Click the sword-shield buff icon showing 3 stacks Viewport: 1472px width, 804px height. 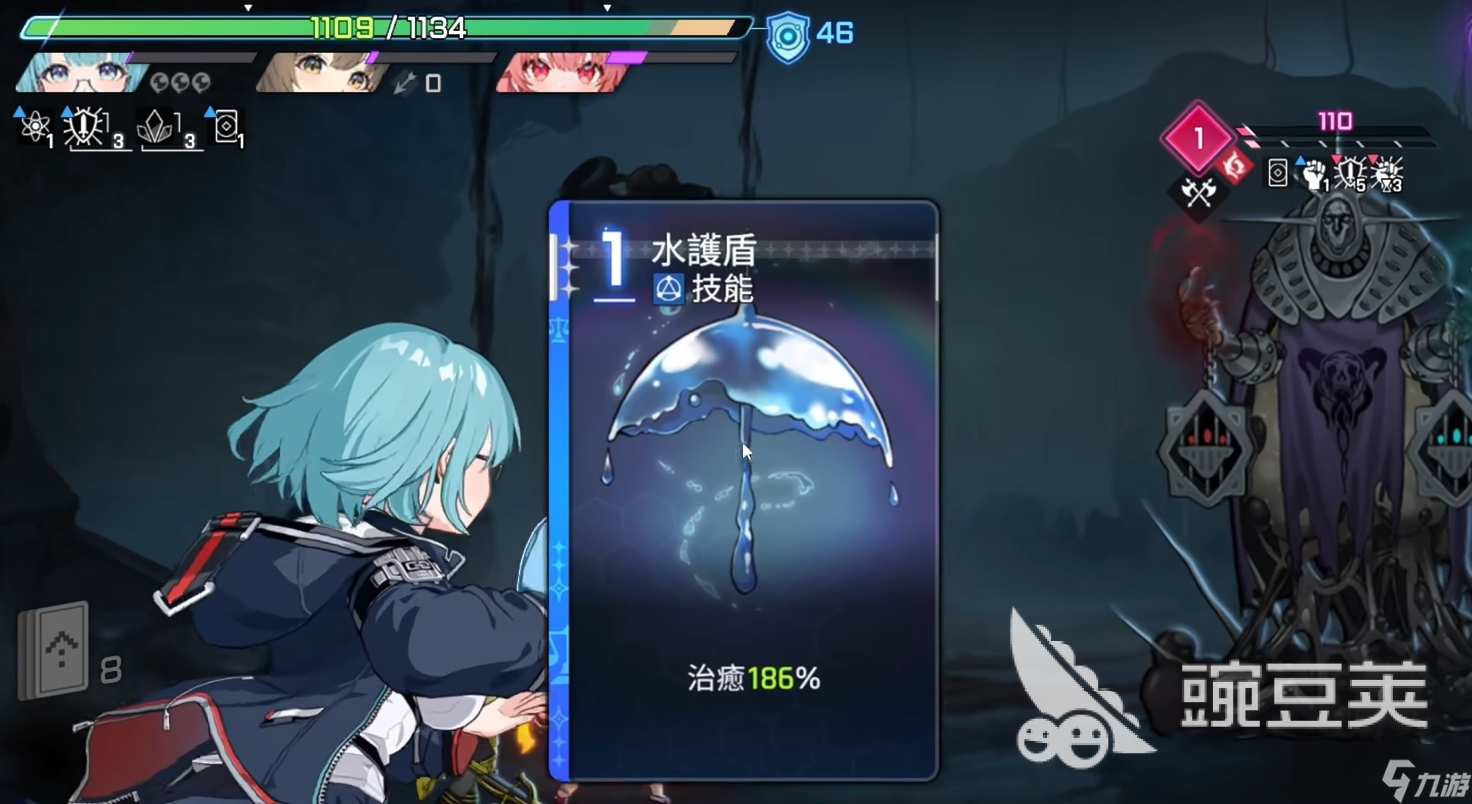[x=85, y=127]
